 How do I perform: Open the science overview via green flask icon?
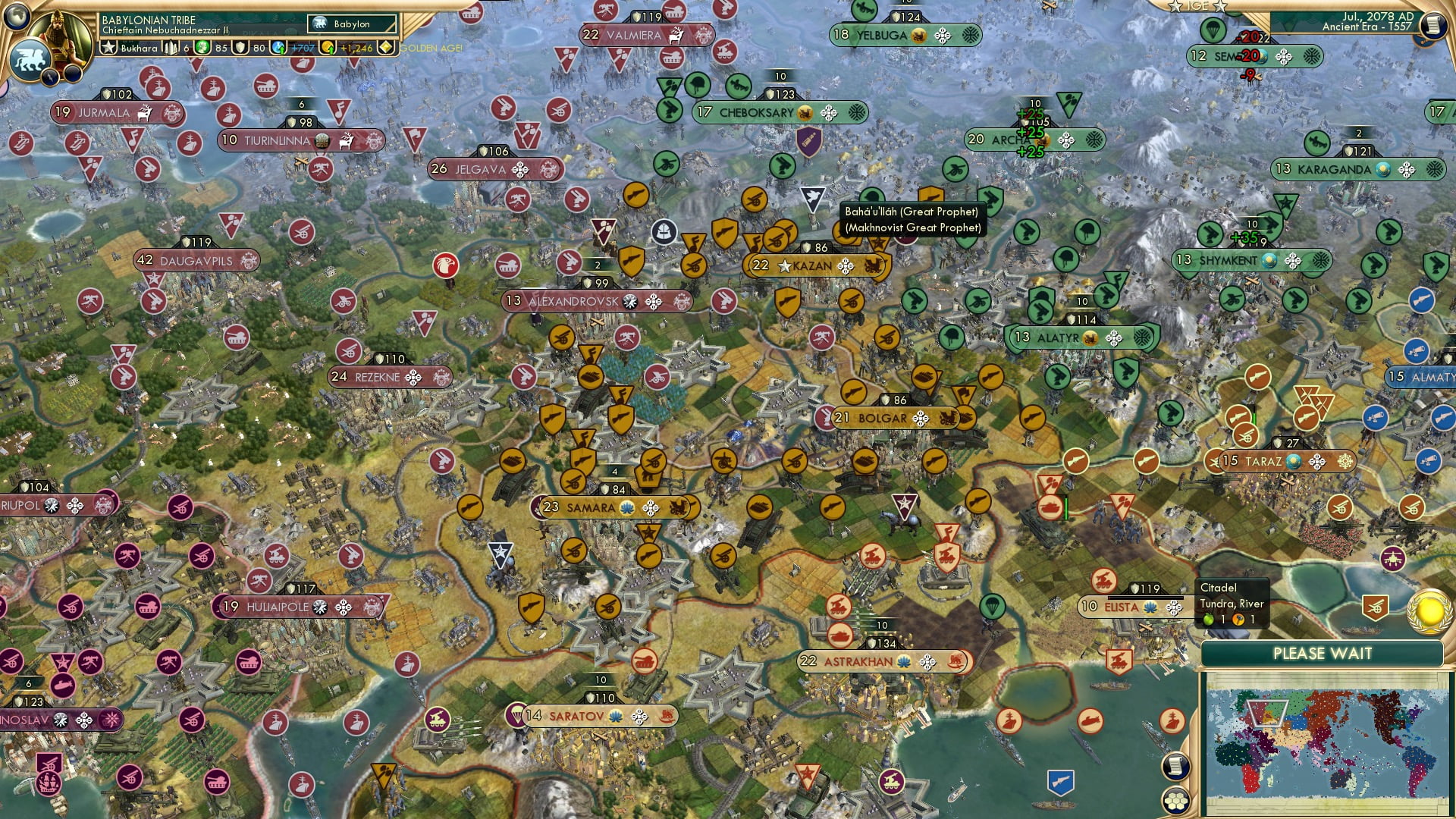(x=201, y=47)
